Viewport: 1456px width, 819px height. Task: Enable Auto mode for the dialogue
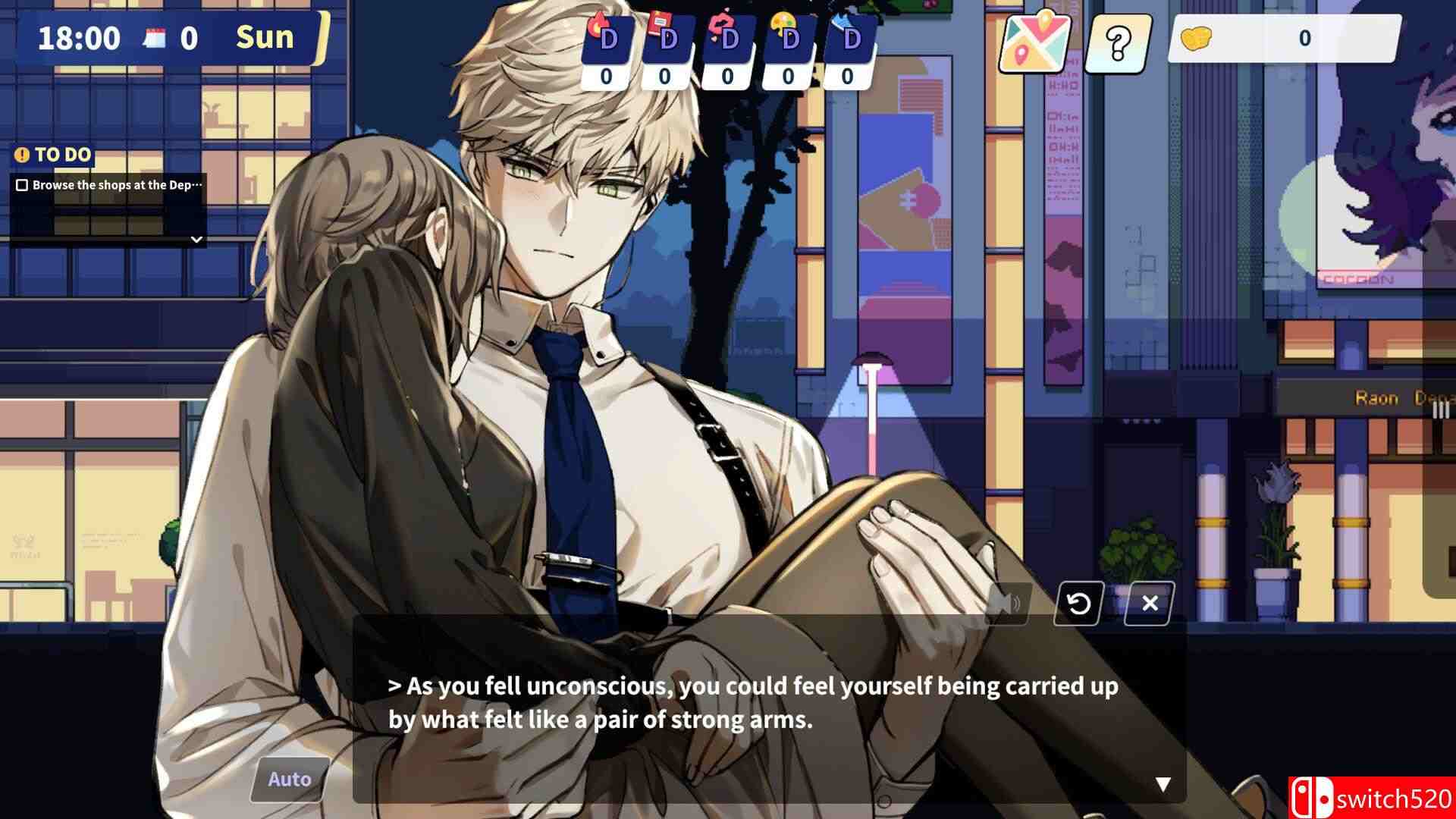coord(288,778)
